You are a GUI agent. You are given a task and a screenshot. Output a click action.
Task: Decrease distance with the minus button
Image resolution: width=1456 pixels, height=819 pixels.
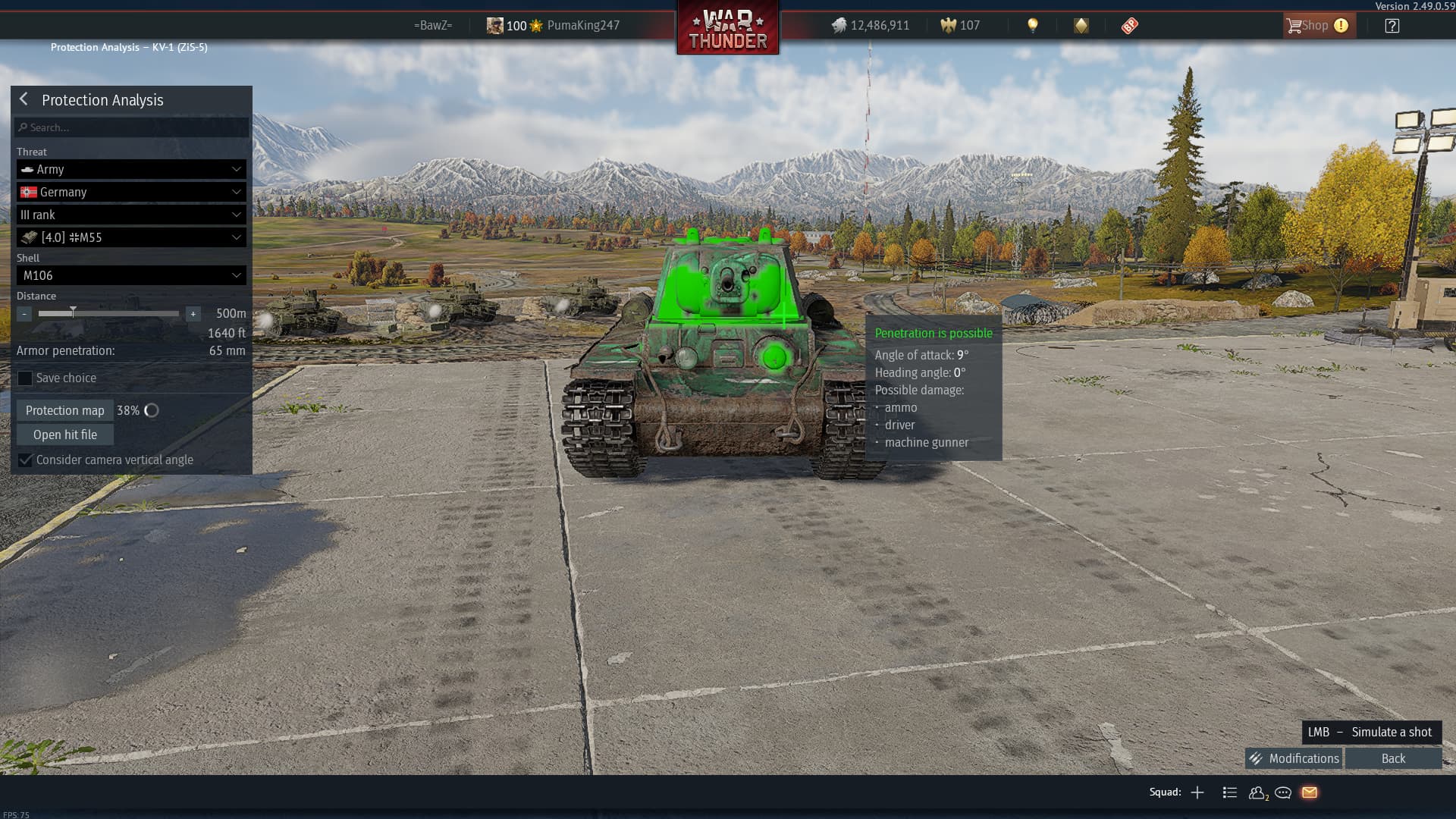pos(24,314)
